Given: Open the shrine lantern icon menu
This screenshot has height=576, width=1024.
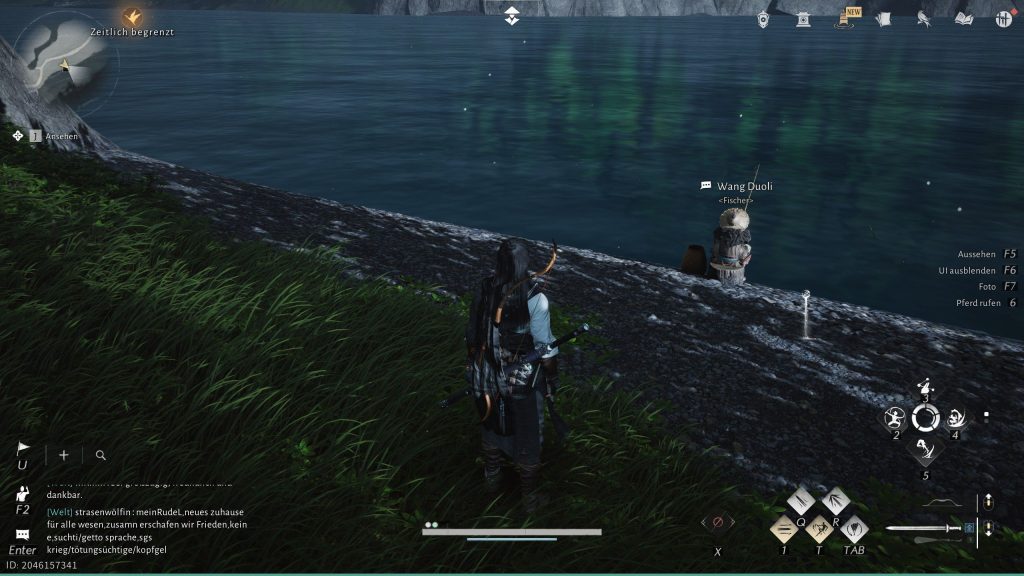Looking at the screenshot, I should pos(803,19).
